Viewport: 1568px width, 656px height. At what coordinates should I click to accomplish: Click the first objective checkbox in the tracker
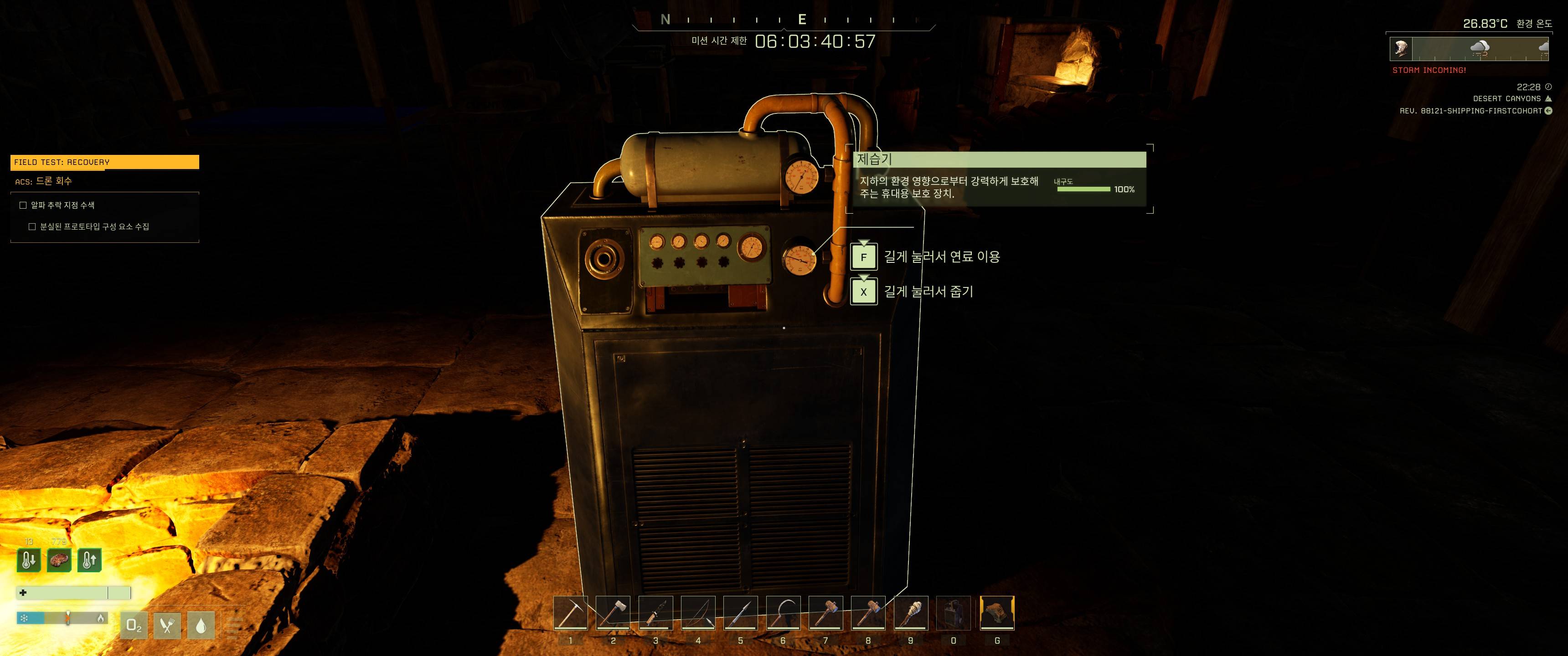[x=23, y=205]
